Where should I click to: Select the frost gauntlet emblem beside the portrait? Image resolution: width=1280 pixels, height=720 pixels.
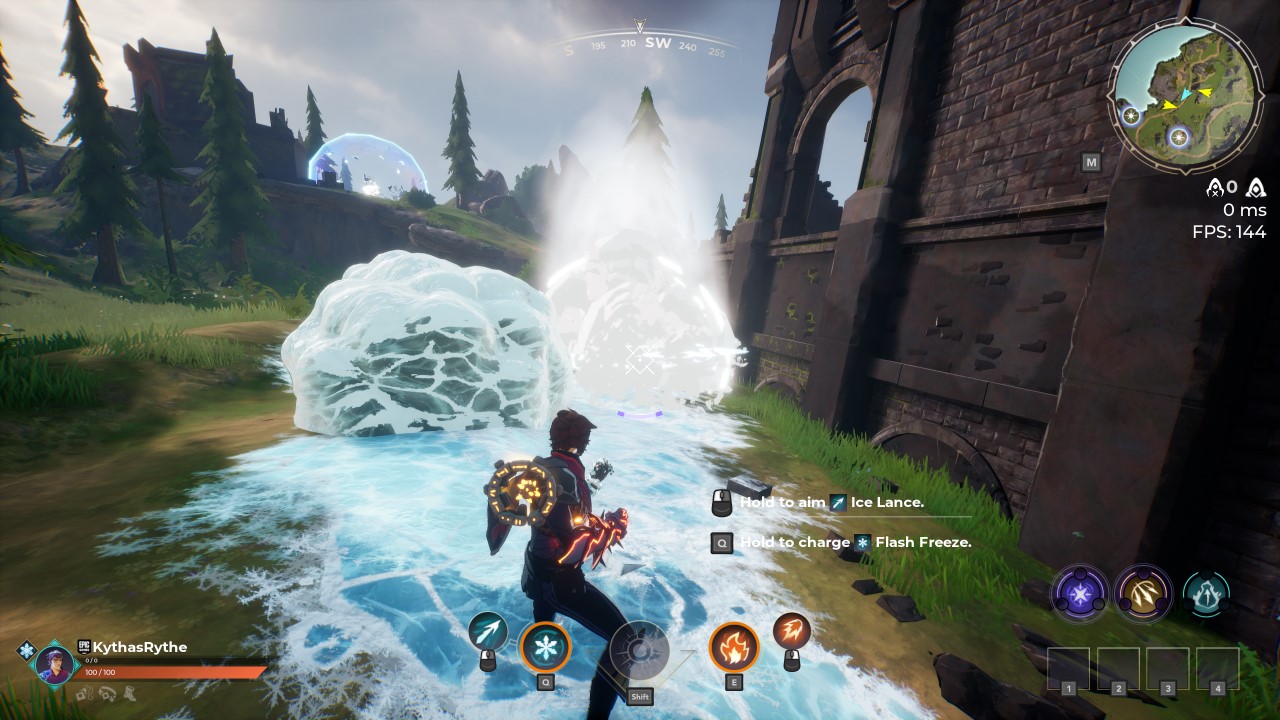(26, 649)
